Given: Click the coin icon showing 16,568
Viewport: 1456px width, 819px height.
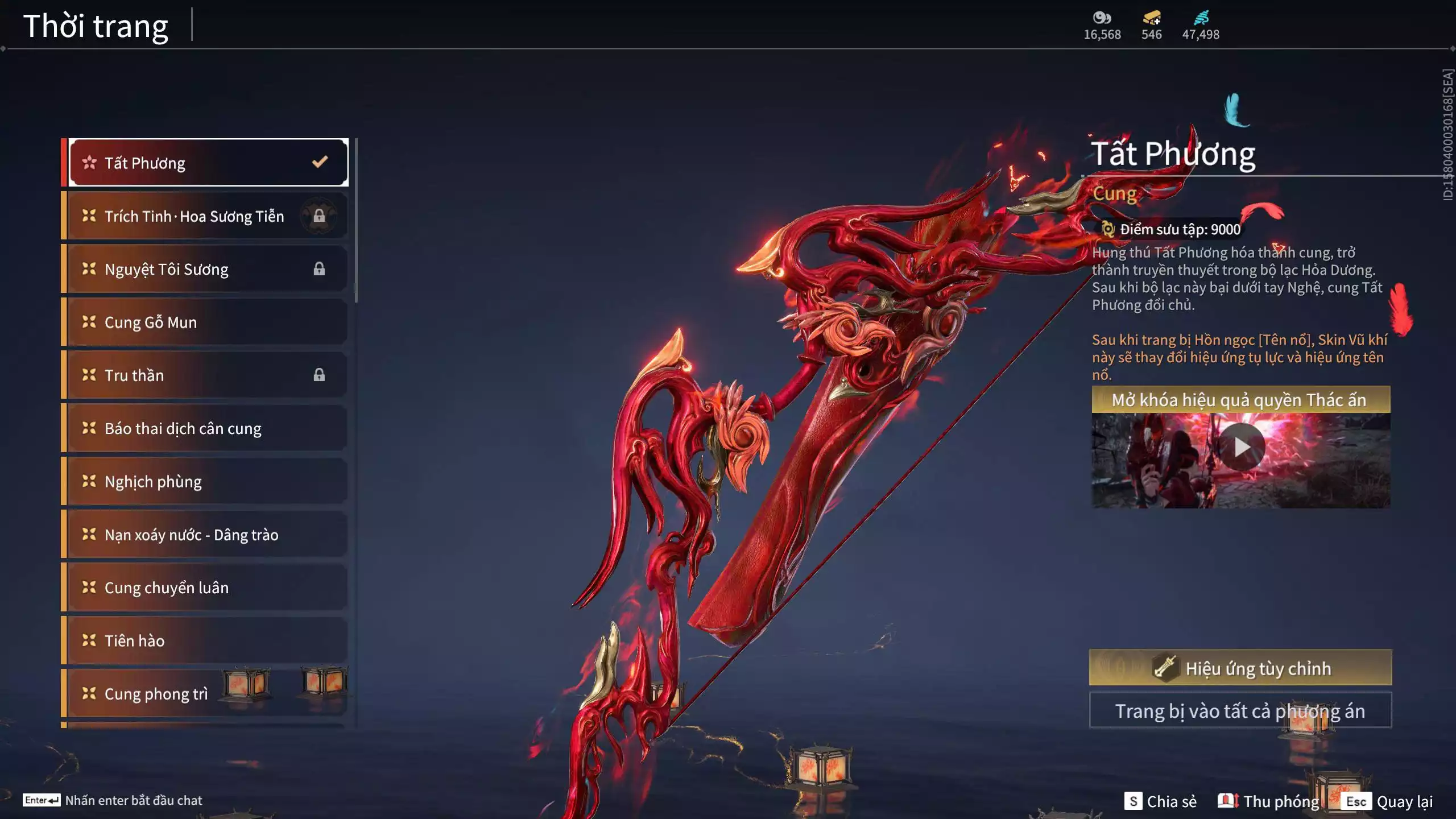Looking at the screenshot, I should pos(1102,18).
